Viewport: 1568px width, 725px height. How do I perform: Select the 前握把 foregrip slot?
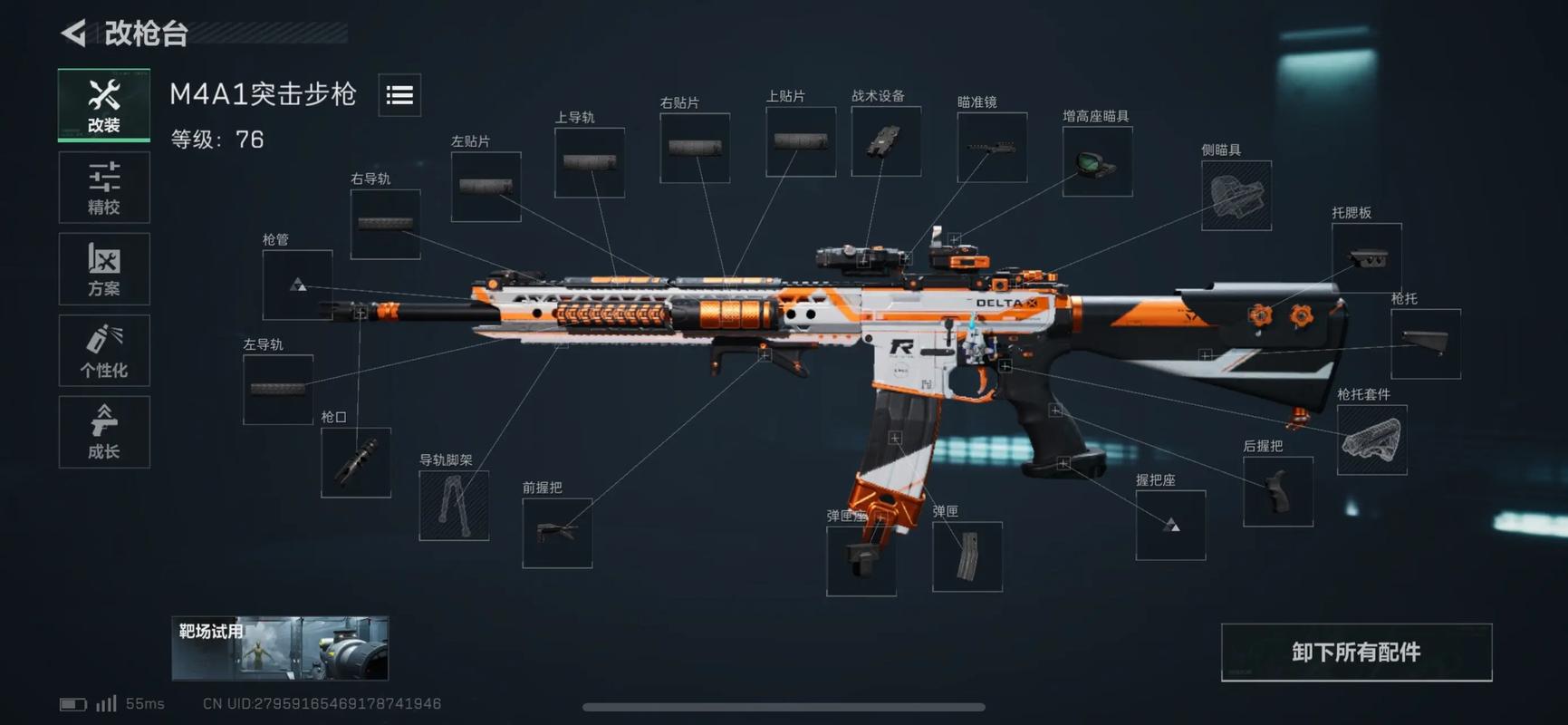pos(557,533)
